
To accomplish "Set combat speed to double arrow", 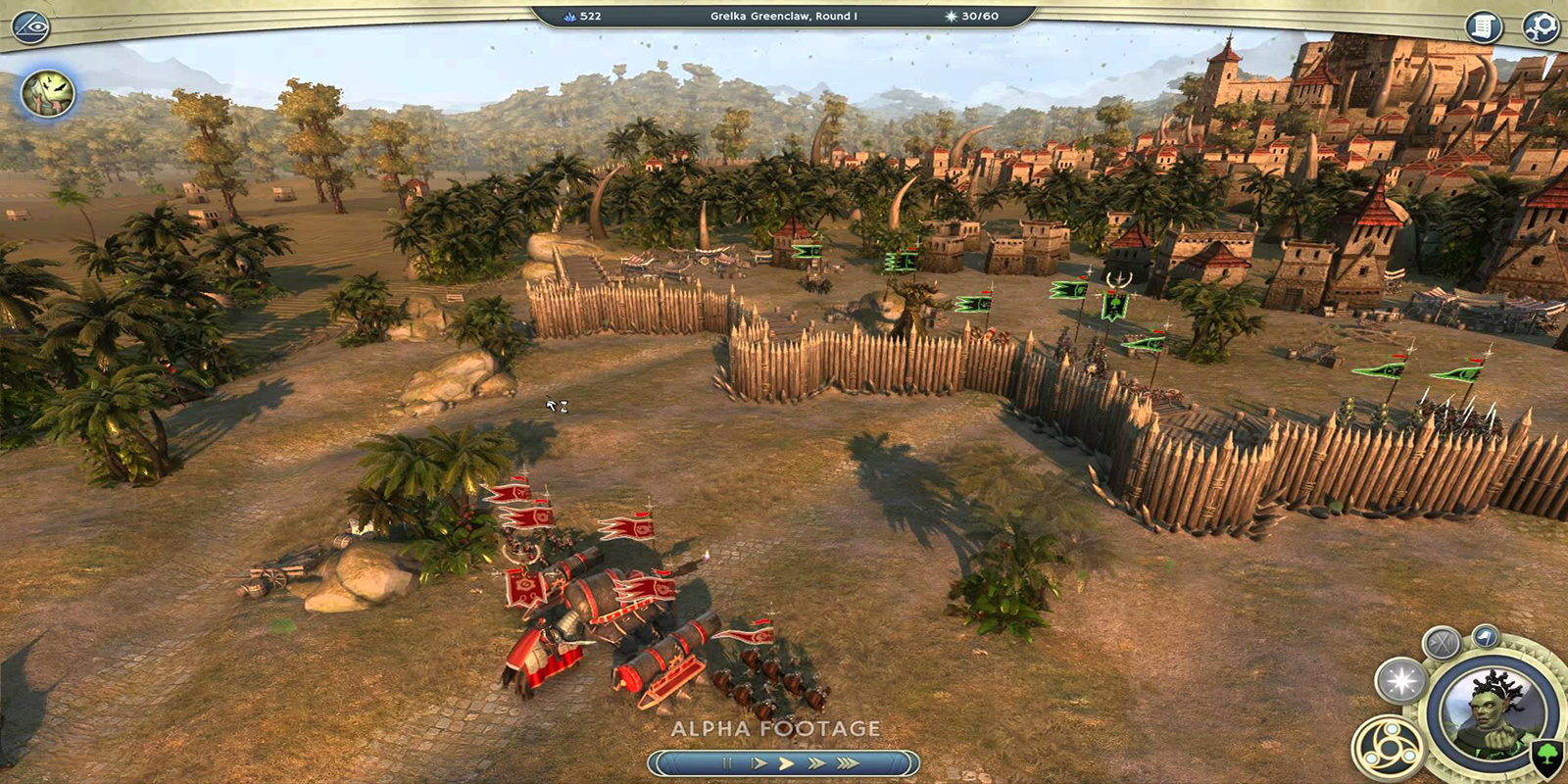I will [x=815, y=762].
